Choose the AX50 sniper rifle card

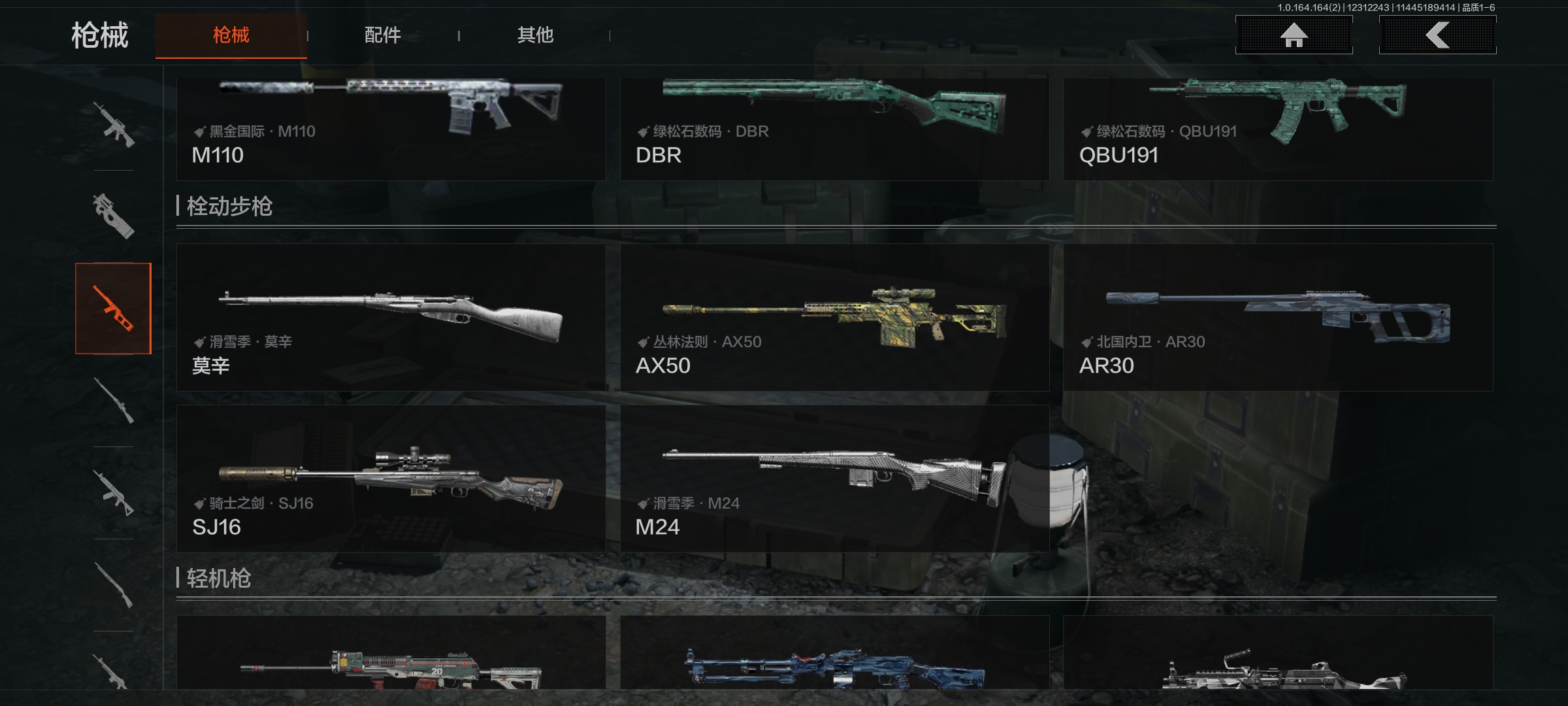(834, 318)
